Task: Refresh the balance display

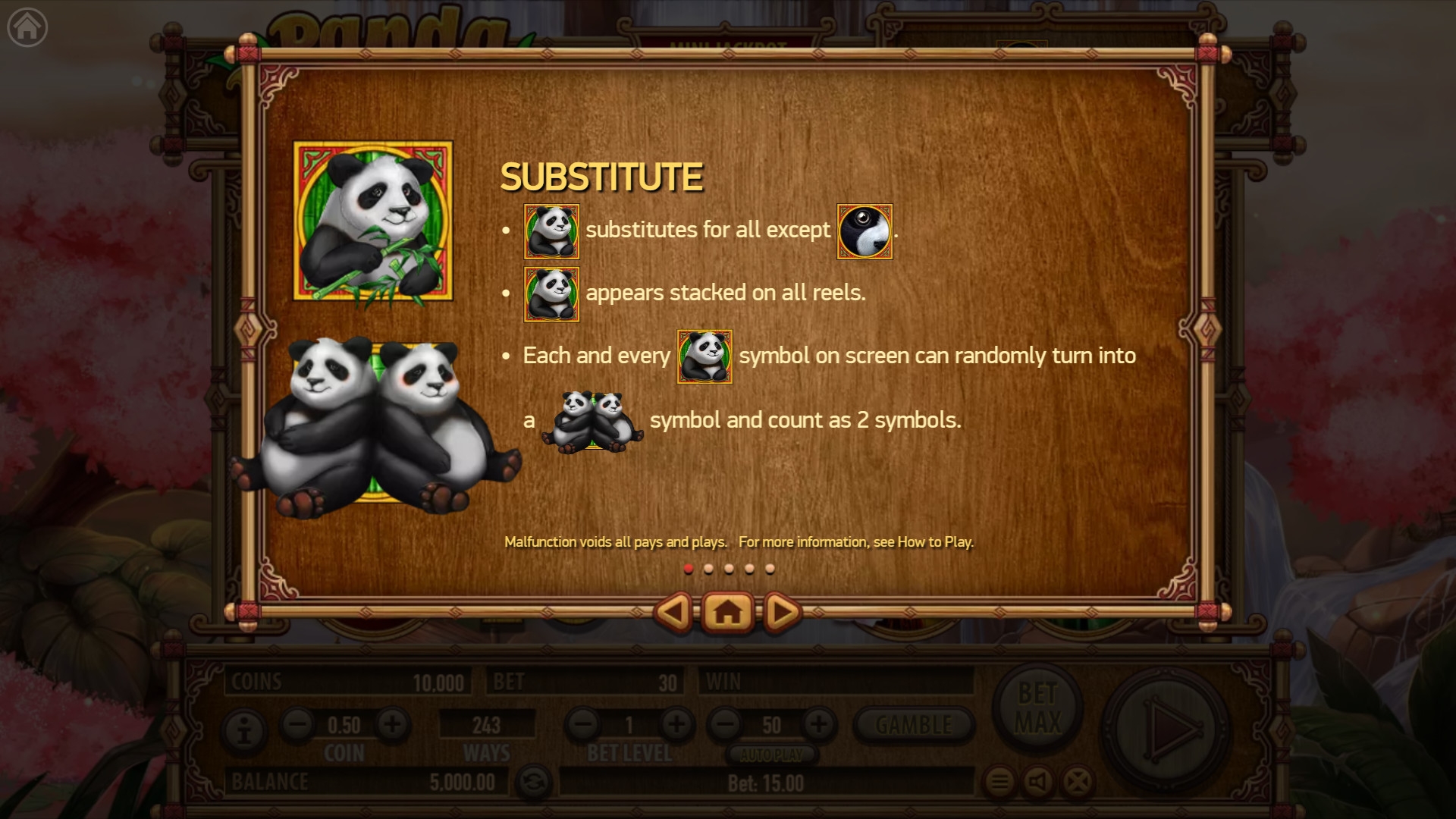Action: point(533,782)
